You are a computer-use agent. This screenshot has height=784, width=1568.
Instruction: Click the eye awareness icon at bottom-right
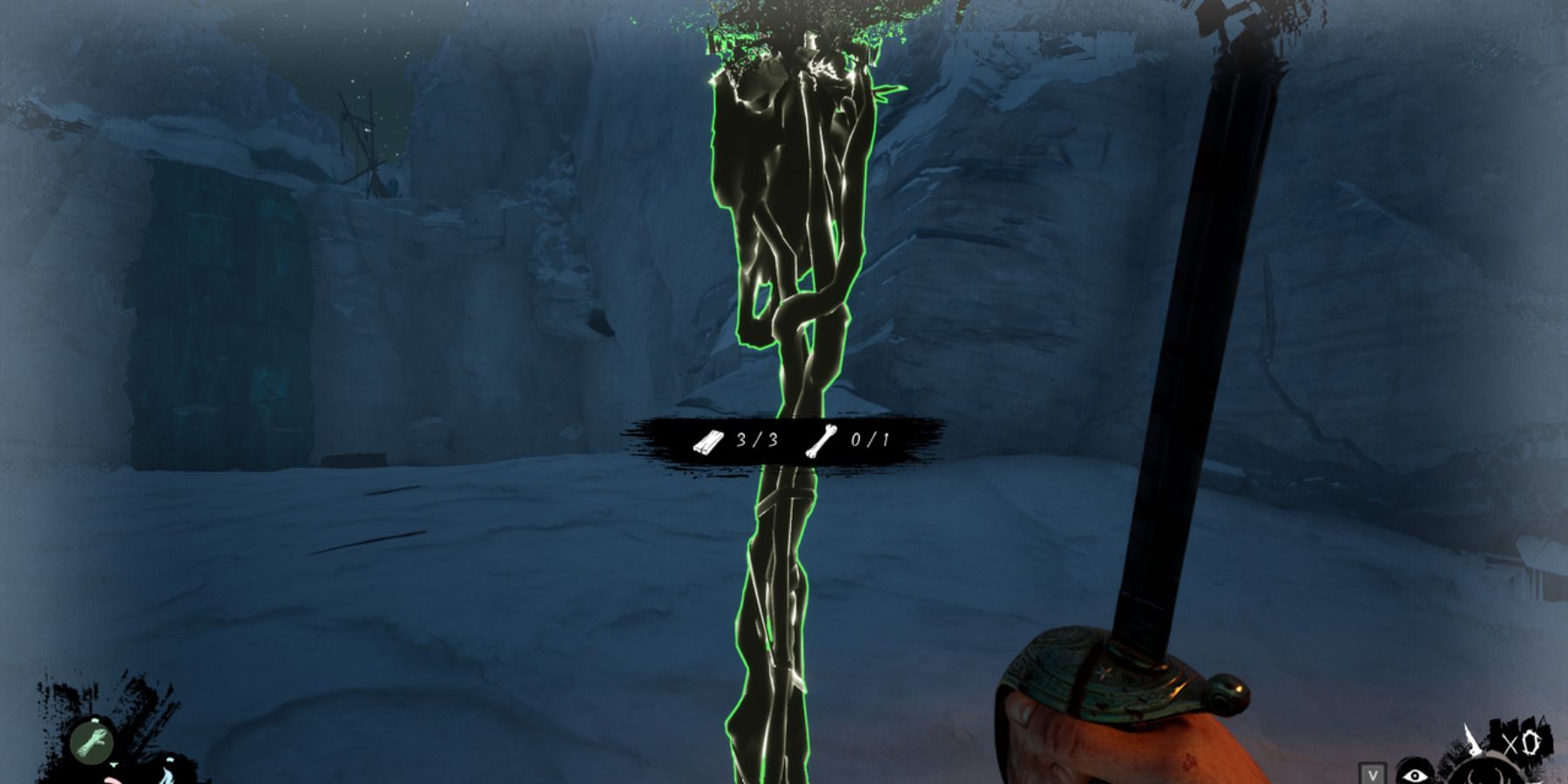point(1416,776)
